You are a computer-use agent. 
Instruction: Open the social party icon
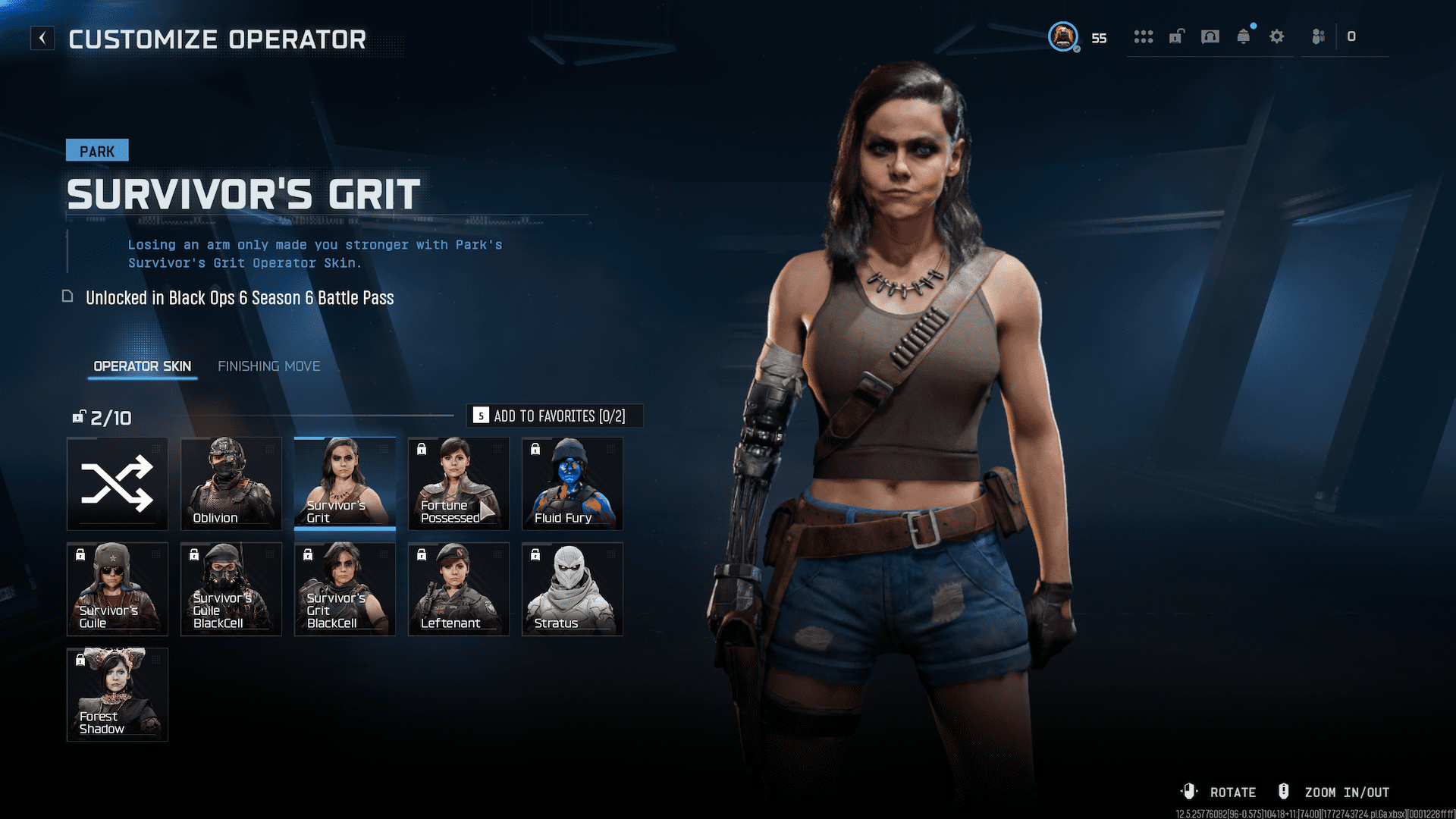coord(1319,36)
